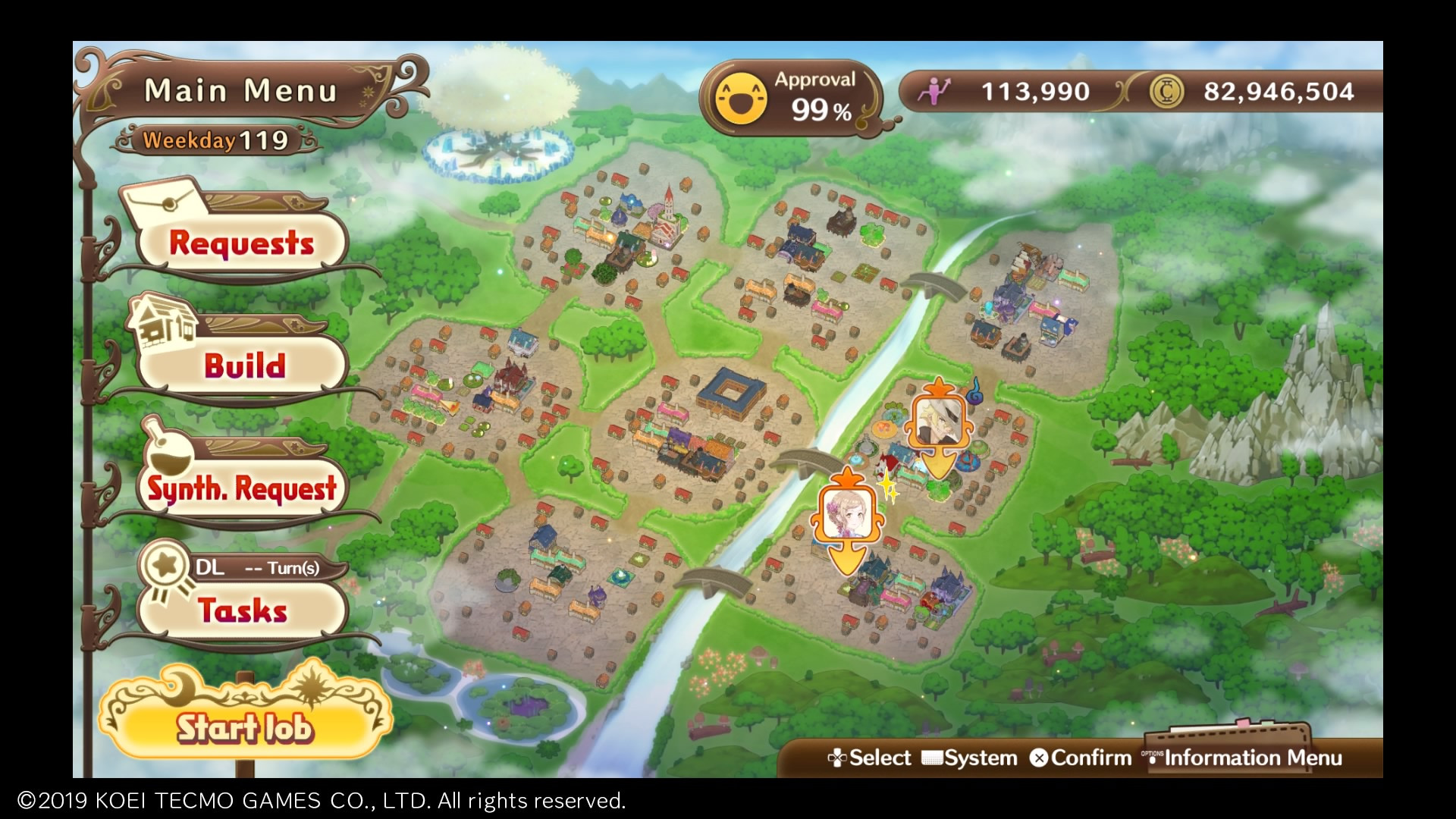Open the Synth. Request menu
The height and width of the screenshot is (819, 1456).
pos(241,488)
